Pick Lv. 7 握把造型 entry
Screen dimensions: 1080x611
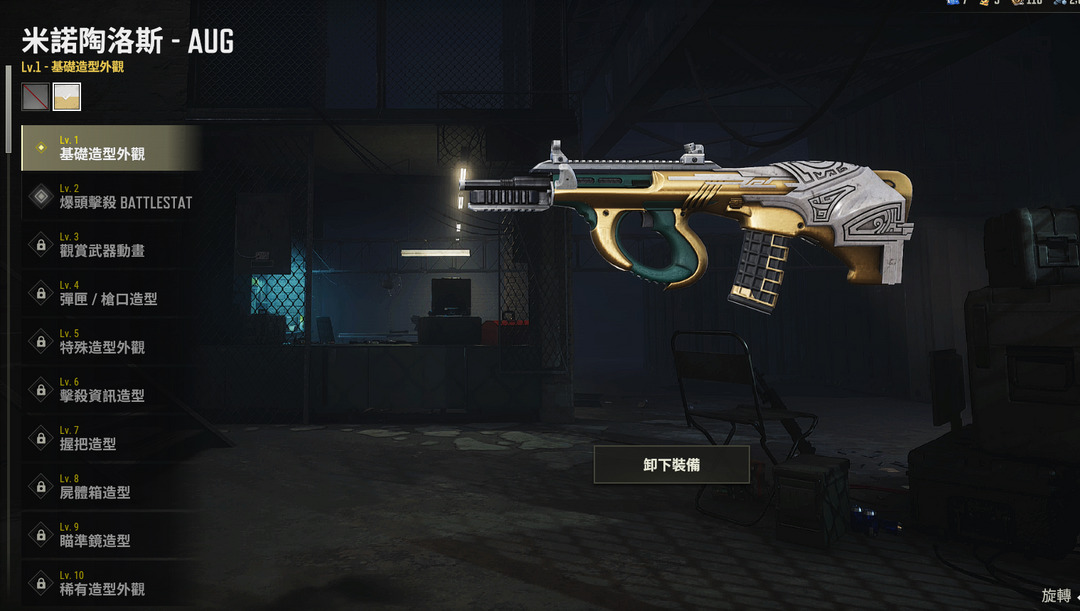click(x=110, y=437)
